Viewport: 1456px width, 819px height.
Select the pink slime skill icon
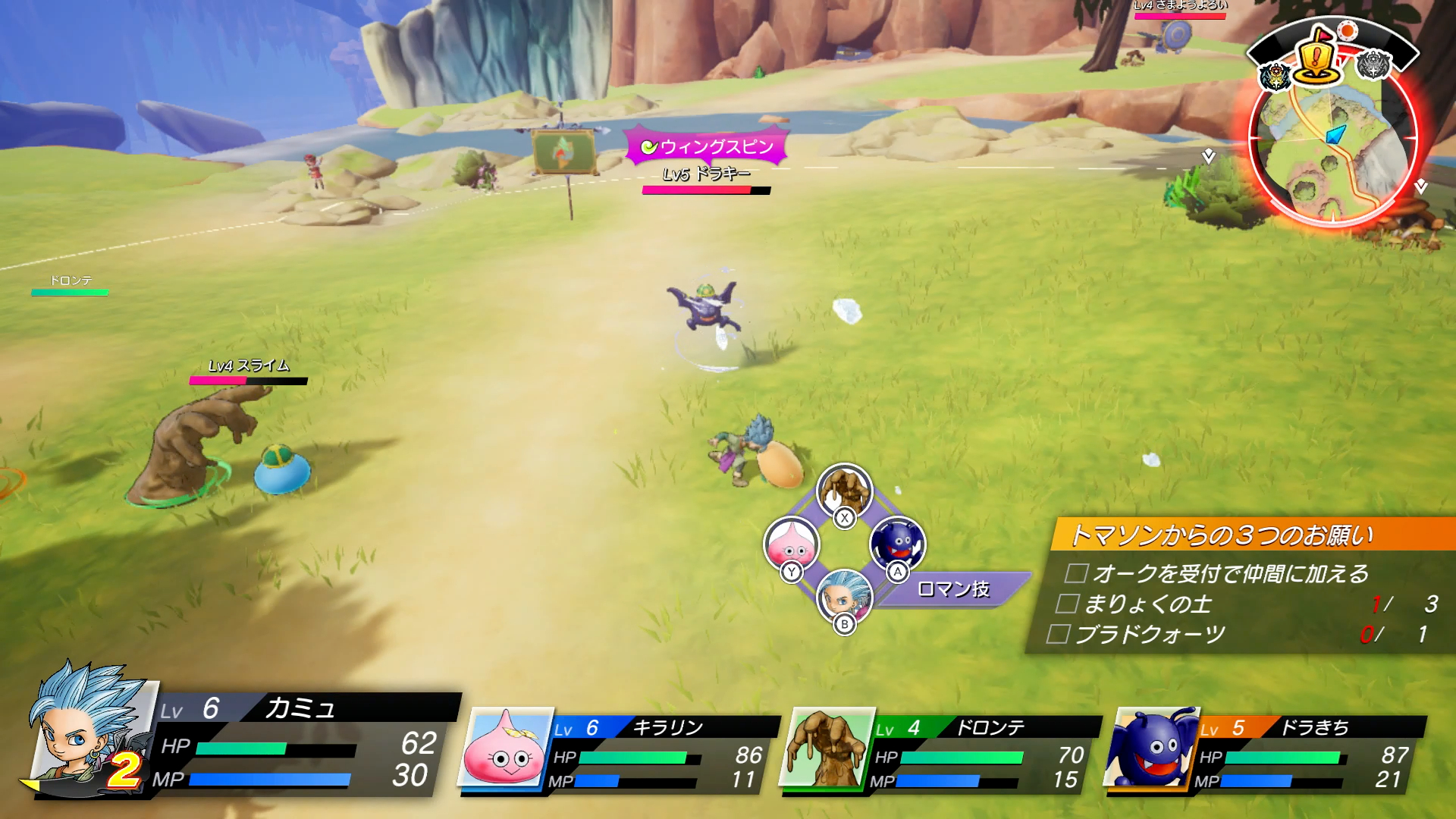[792, 543]
